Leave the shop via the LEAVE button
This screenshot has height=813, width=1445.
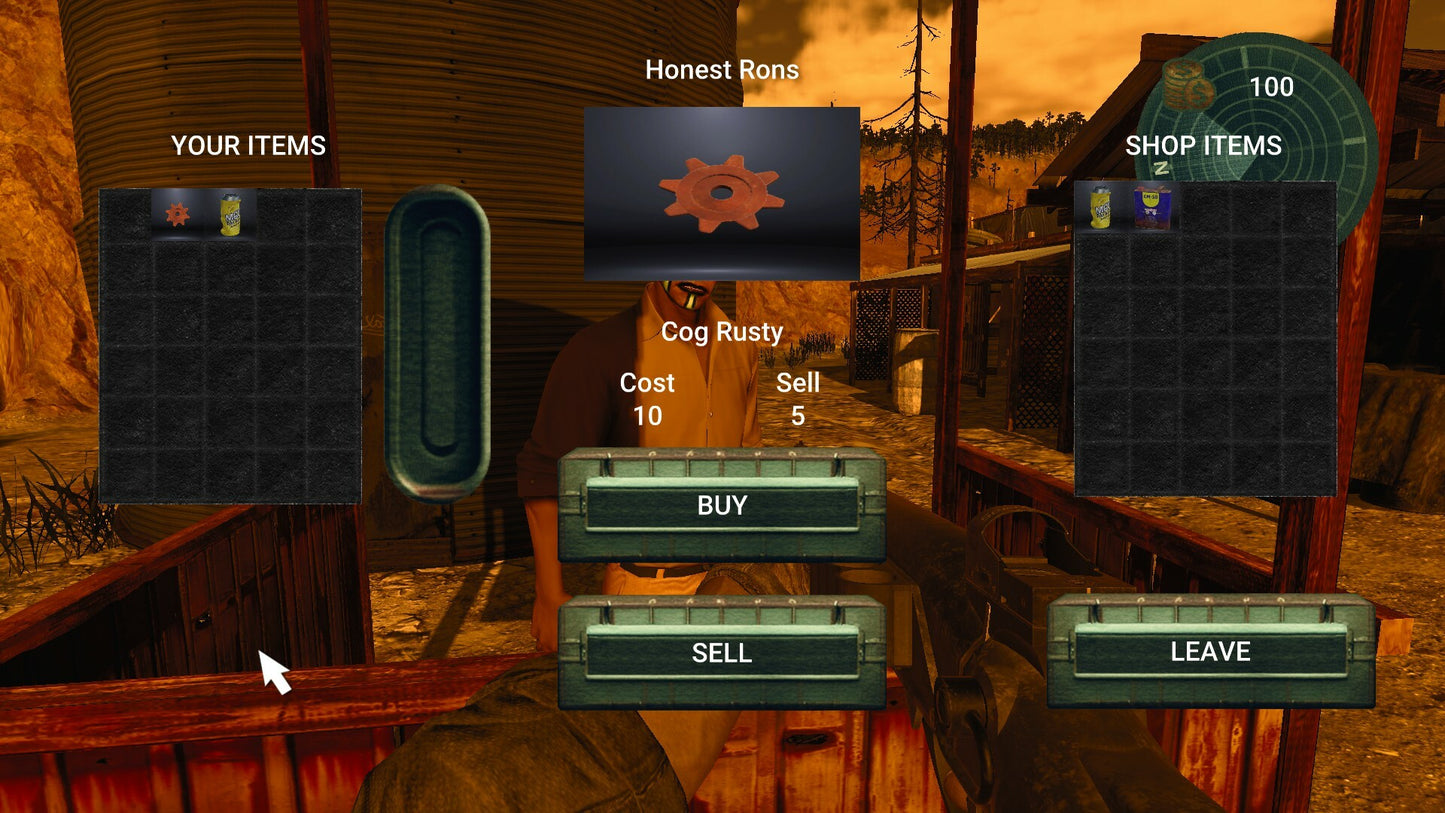coord(1210,652)
